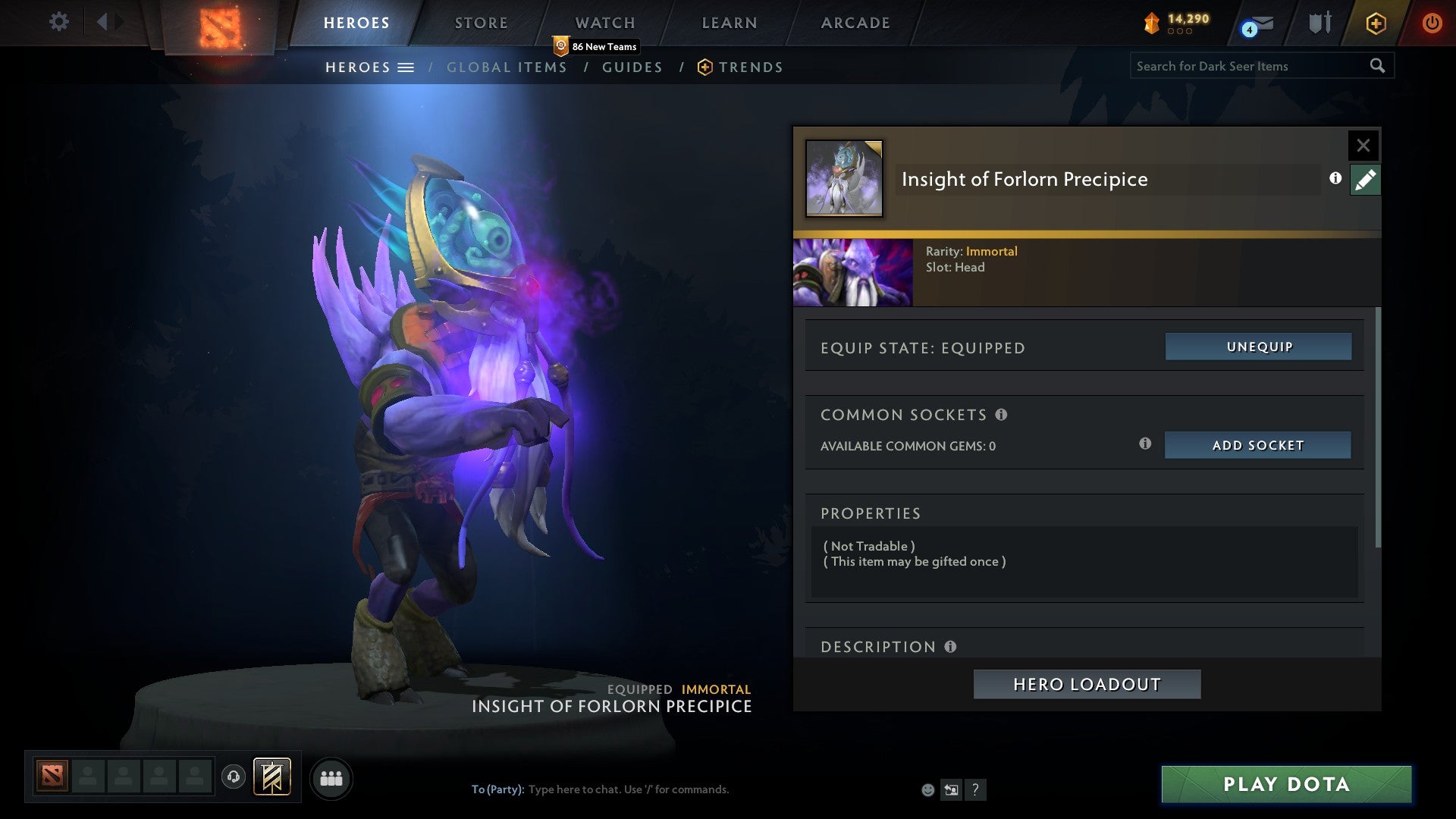Quit the game with power button
The height and width of the screenshot is (819, 1456).
click(1432, 23)
